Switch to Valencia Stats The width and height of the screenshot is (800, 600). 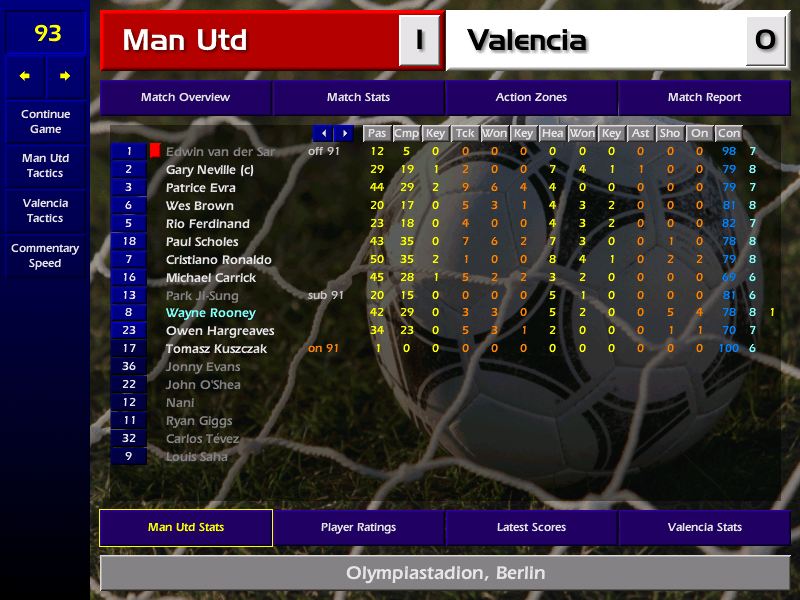[x=704, y=527]
